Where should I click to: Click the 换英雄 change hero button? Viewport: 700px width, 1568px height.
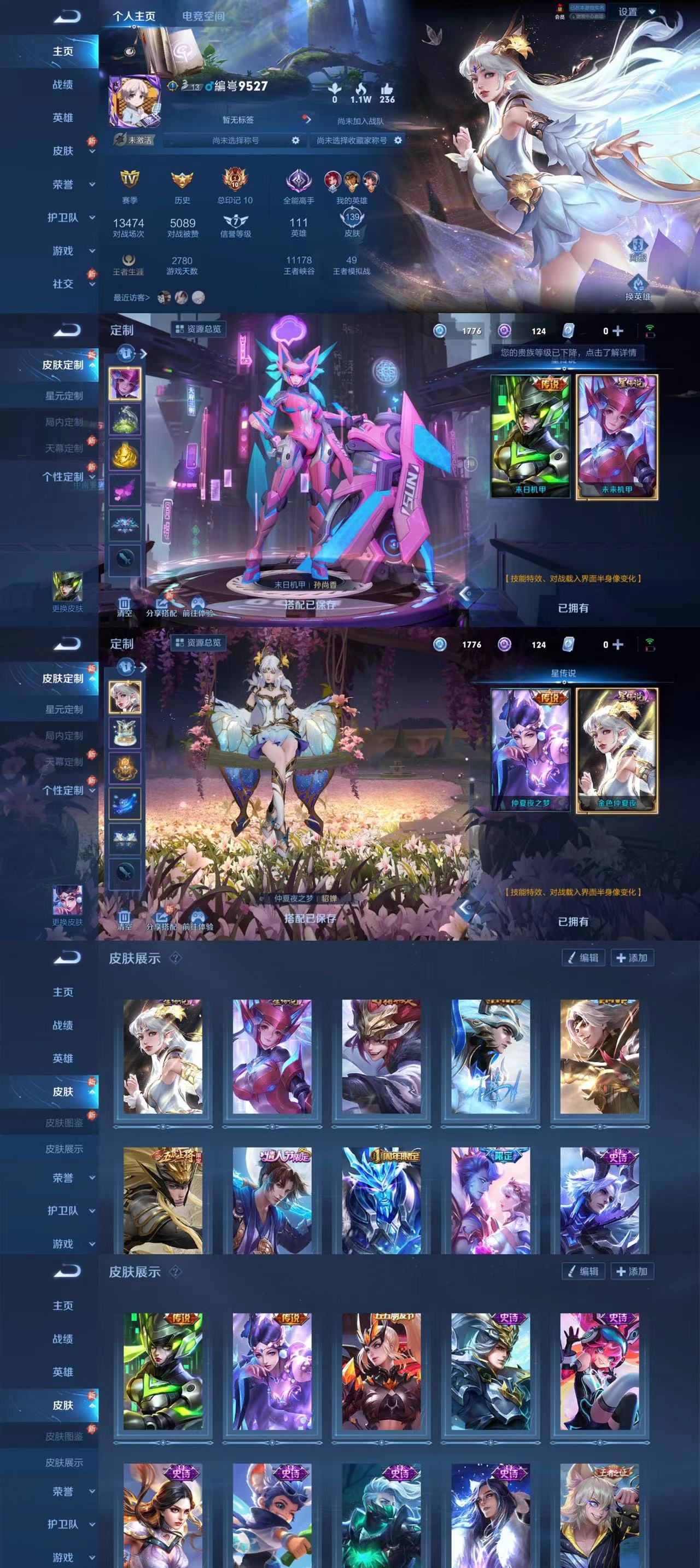pos(637,288)
